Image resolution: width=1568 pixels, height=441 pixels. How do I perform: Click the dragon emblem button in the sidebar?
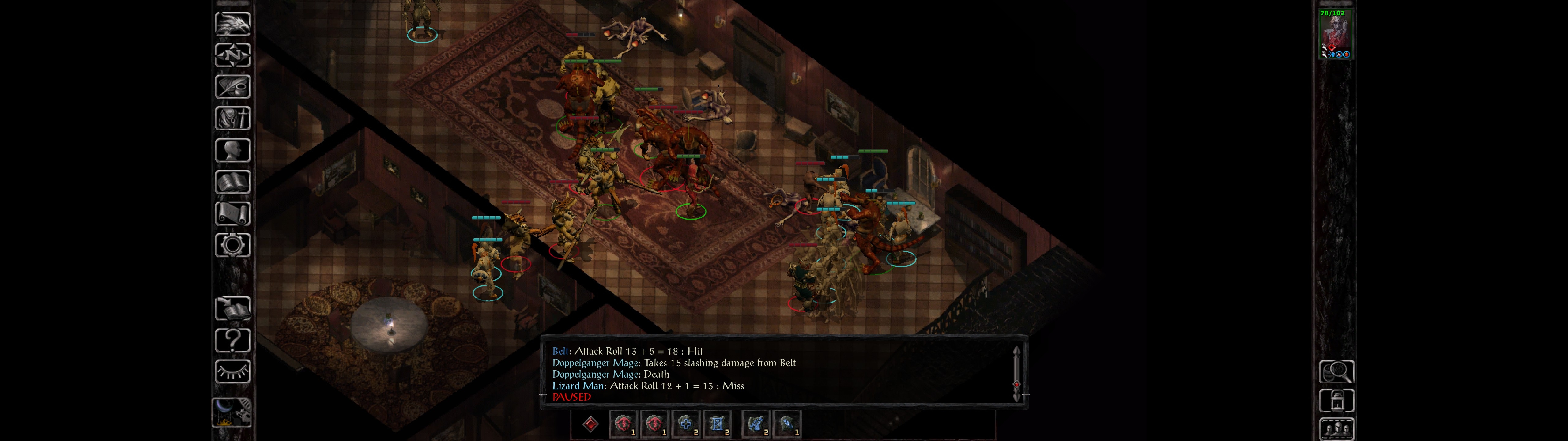[232, 24]
